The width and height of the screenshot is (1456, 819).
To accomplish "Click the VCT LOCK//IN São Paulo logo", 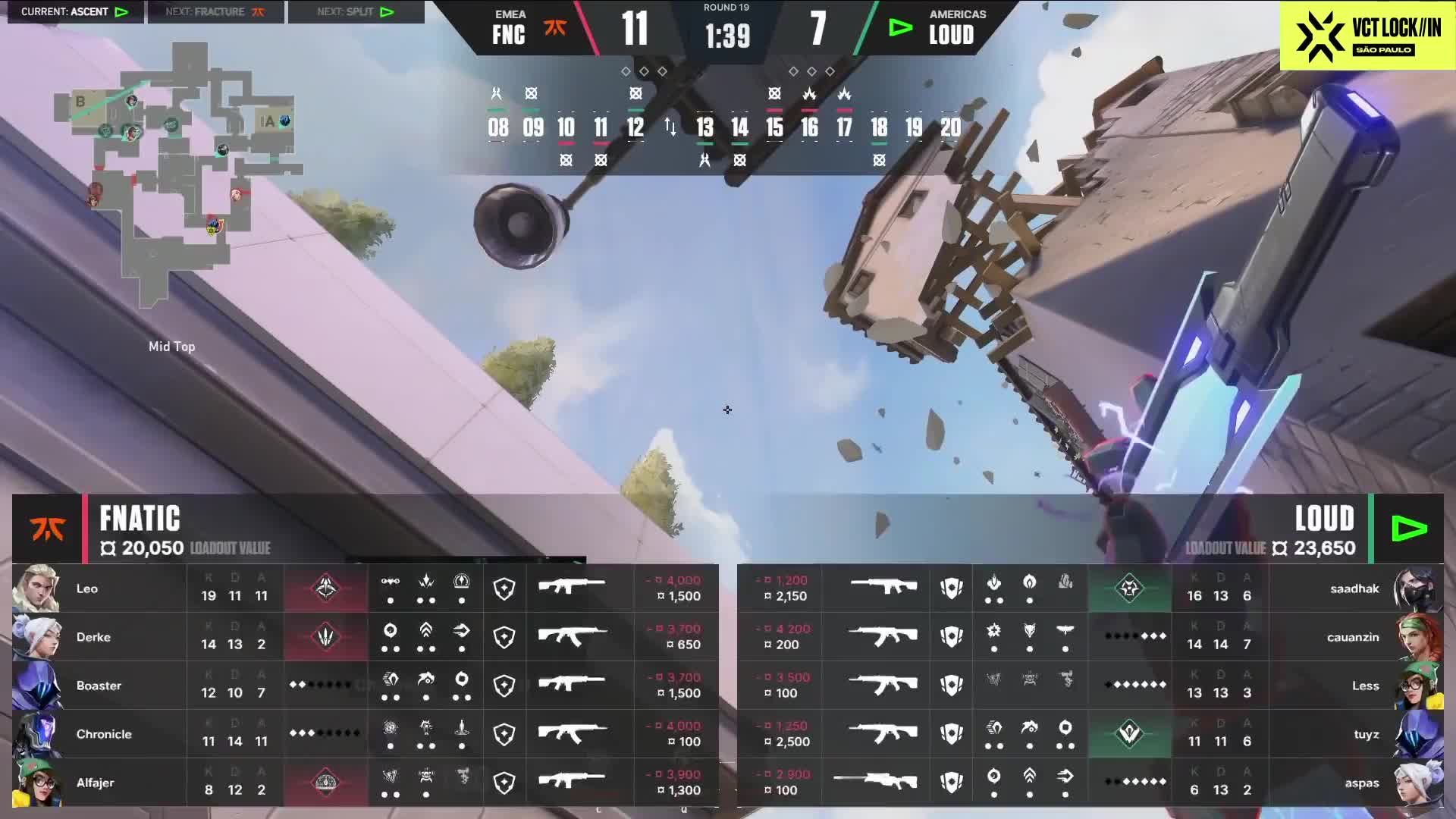I will point(1367,35).
